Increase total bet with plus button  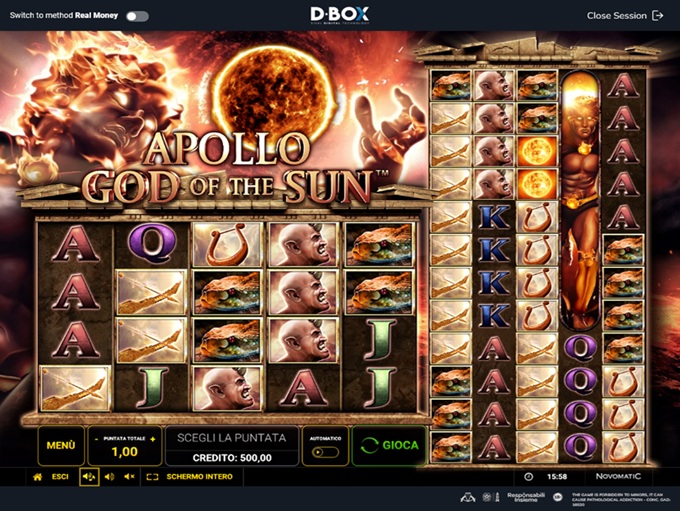coord(154,438)
